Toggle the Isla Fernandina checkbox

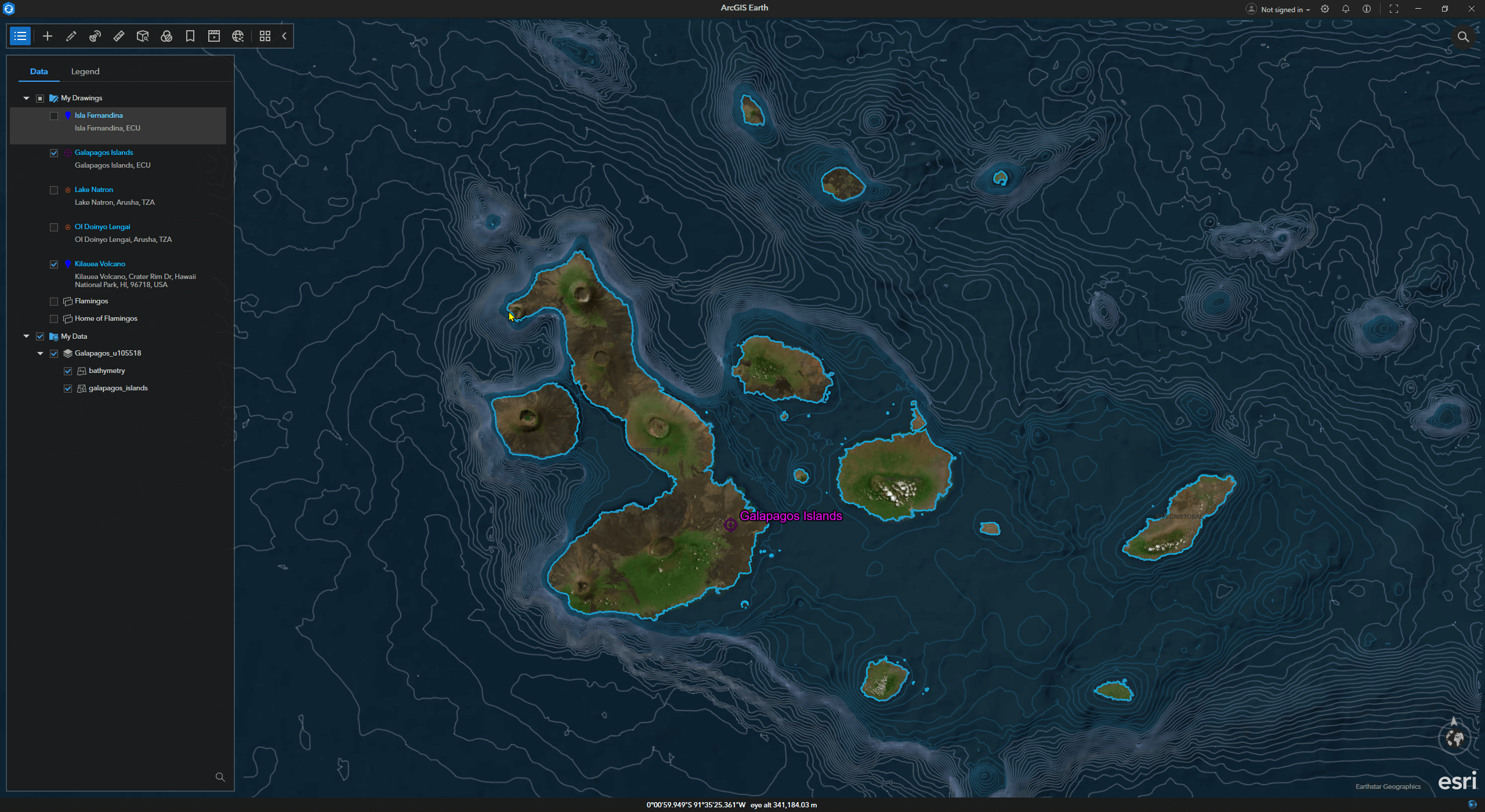click(54, 116)
